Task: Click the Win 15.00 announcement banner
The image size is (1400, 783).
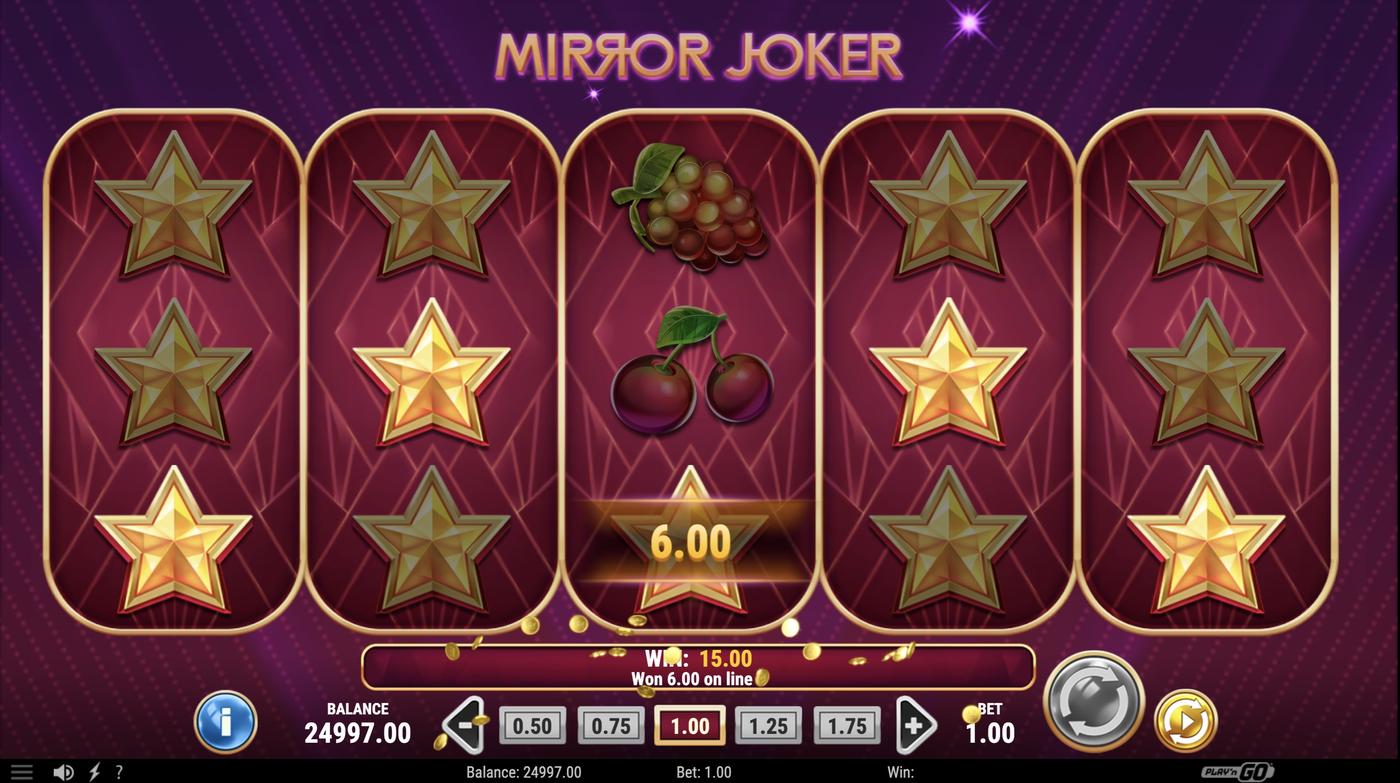Action: tap(700, 665)
